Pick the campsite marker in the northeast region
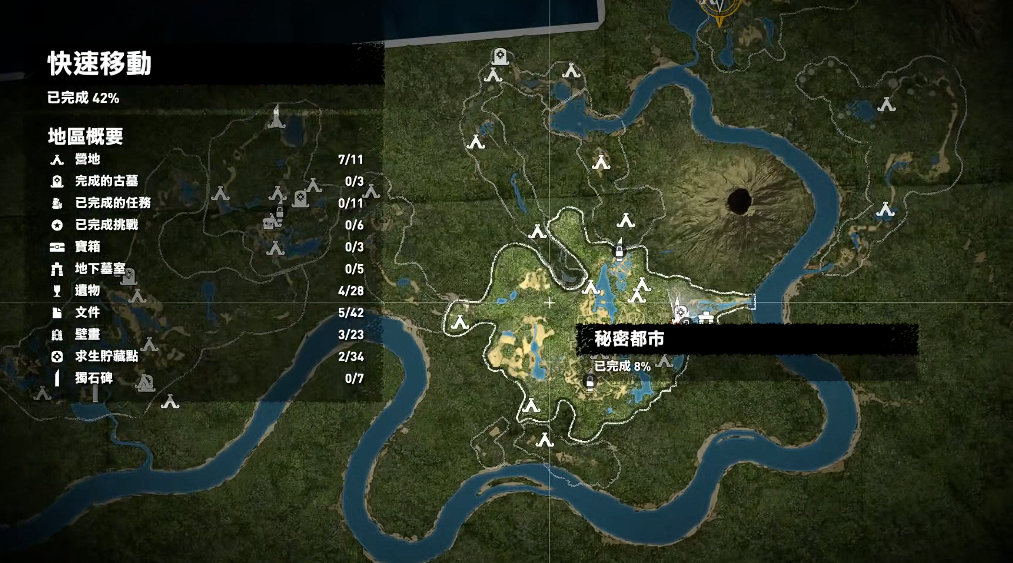Viewport: 1013px width, 563px height. coord(885,103)
